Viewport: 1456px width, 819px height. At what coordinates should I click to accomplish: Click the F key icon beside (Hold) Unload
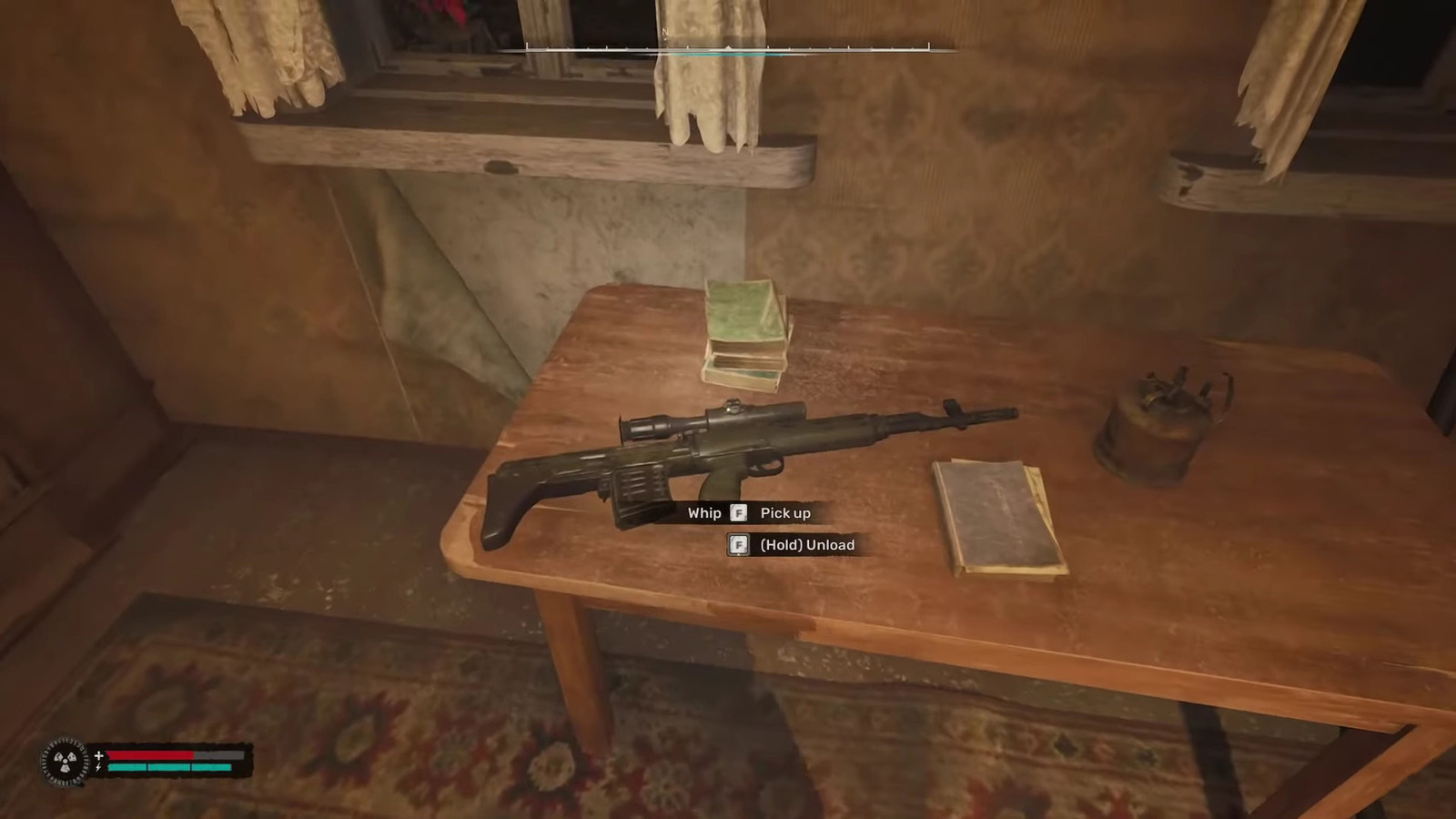739,544
